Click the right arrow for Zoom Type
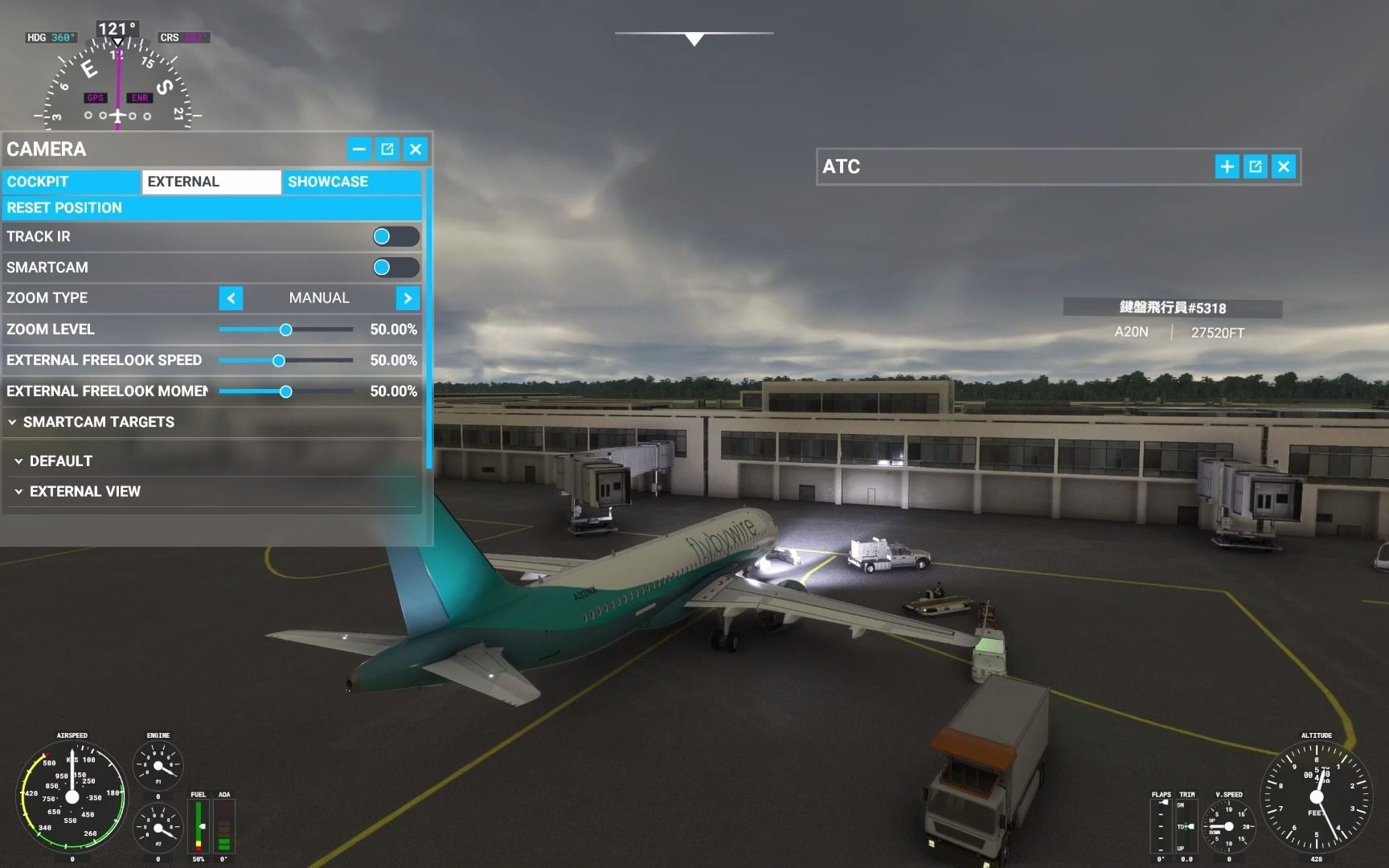The width and height of the screenshot is (1389, 868). (x=408, y=298)
